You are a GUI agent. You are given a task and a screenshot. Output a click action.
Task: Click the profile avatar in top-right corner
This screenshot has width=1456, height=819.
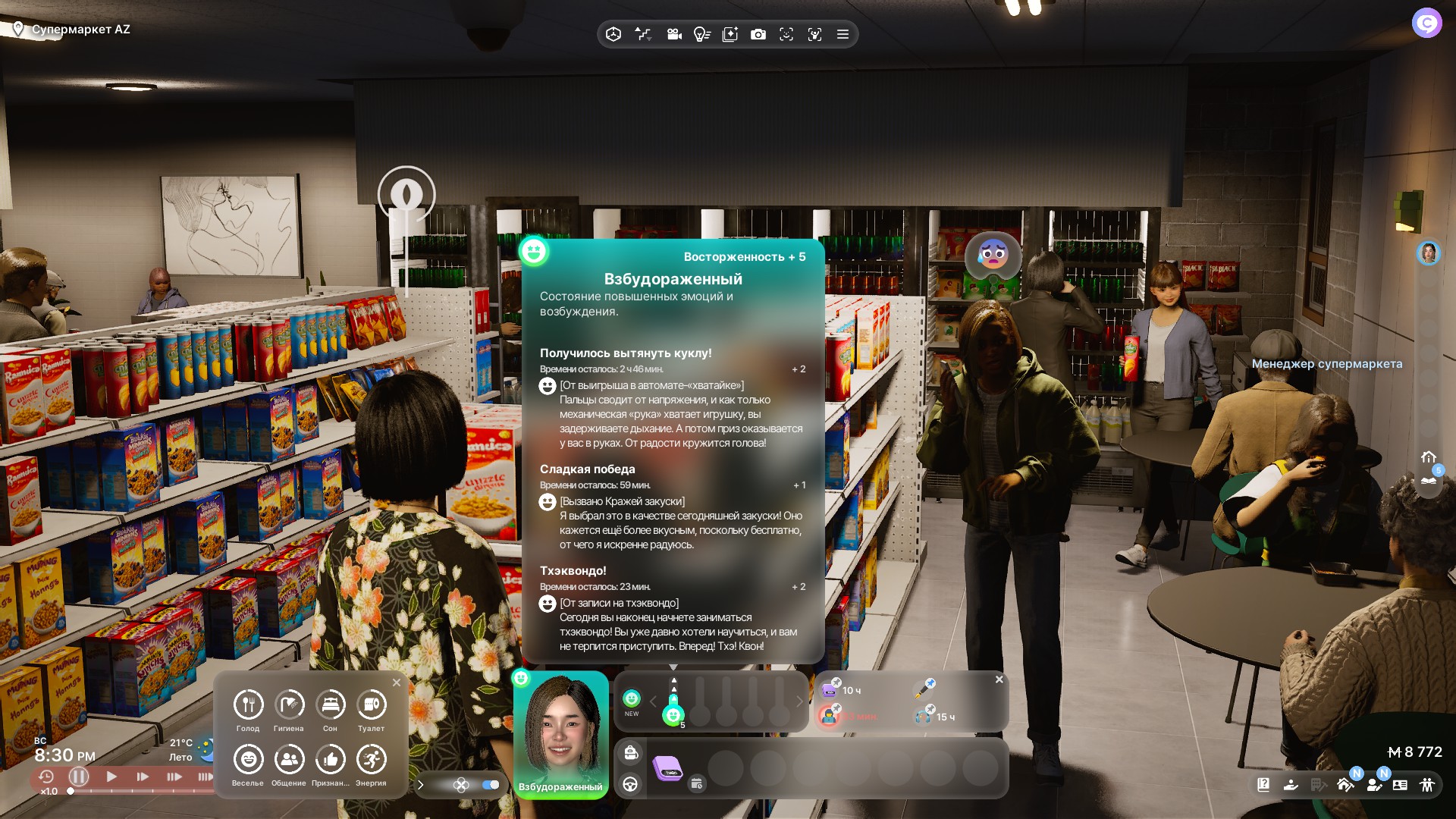pos(1426,23)
